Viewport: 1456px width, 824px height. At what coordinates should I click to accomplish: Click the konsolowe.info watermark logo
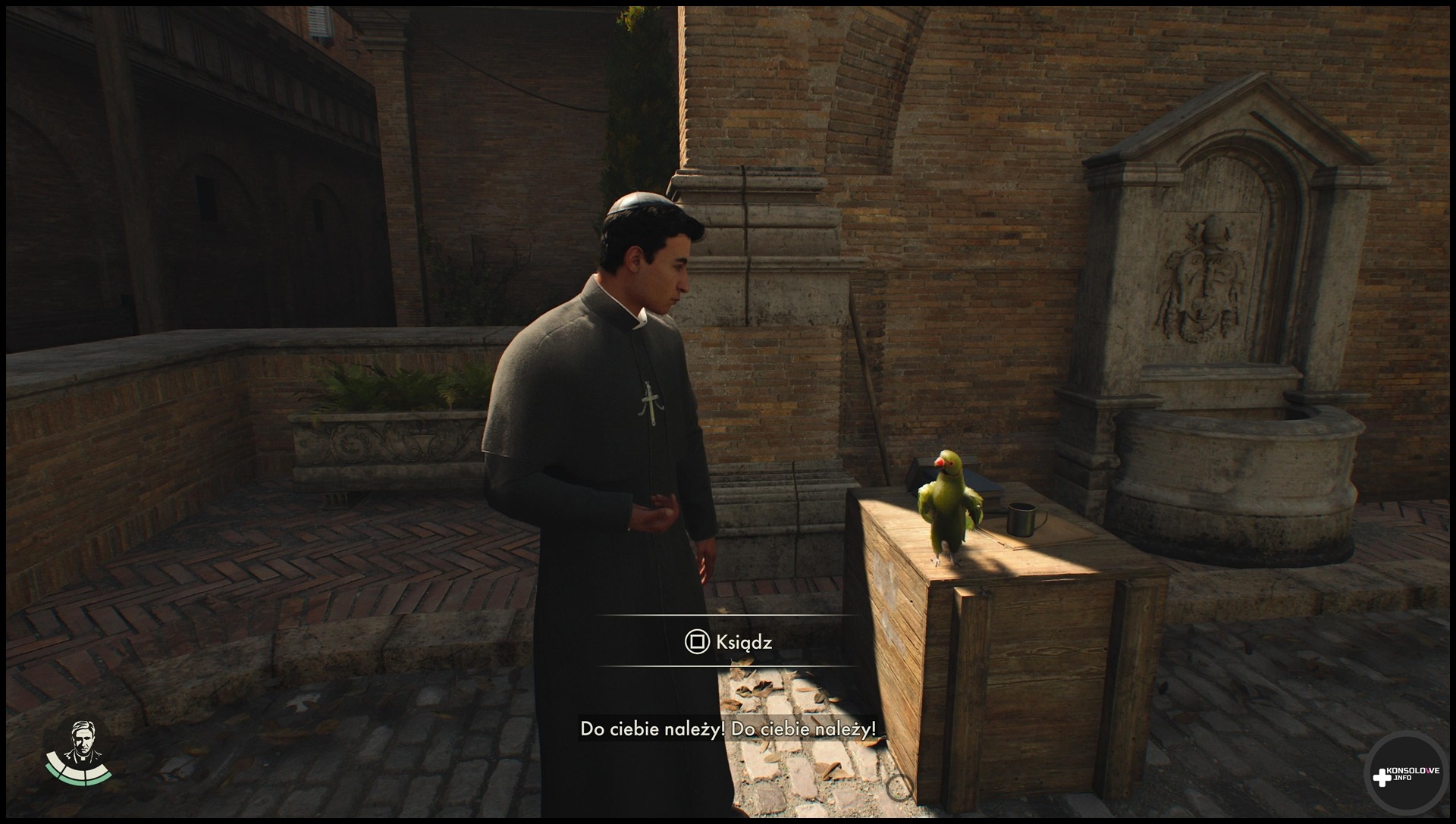coord(1405,775)
